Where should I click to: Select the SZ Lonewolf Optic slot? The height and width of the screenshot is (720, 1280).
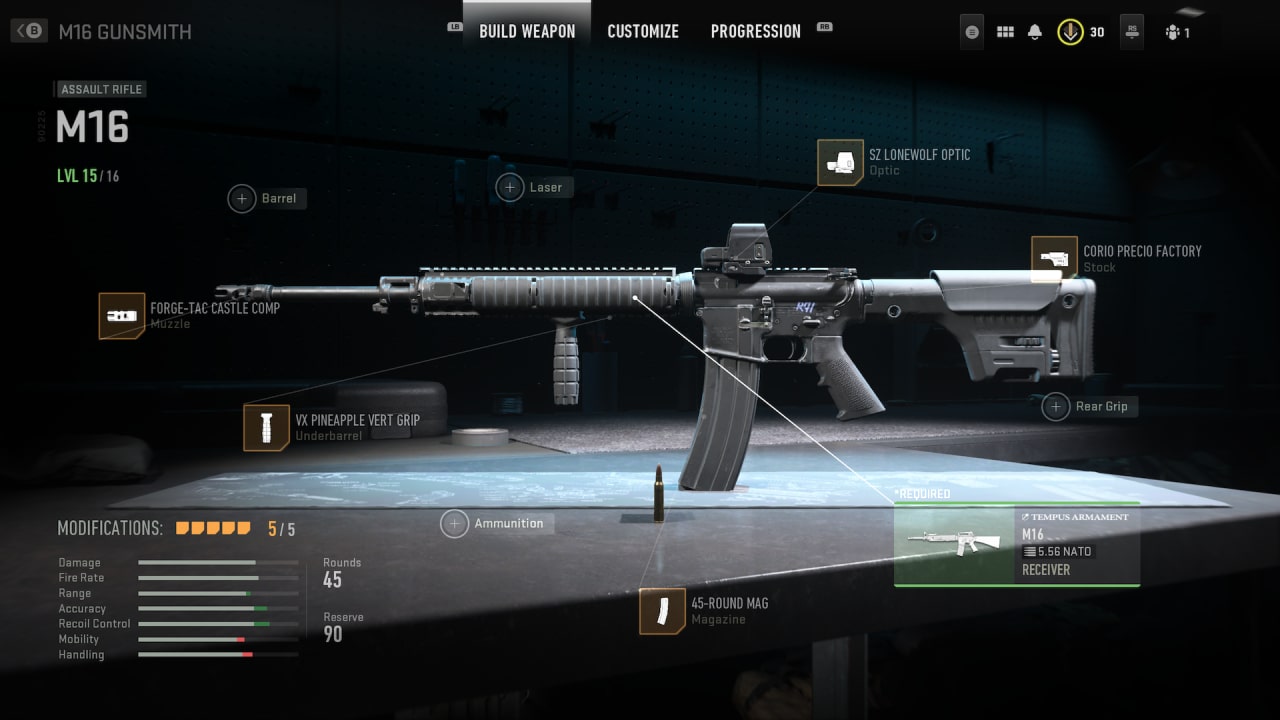(840, 162)
